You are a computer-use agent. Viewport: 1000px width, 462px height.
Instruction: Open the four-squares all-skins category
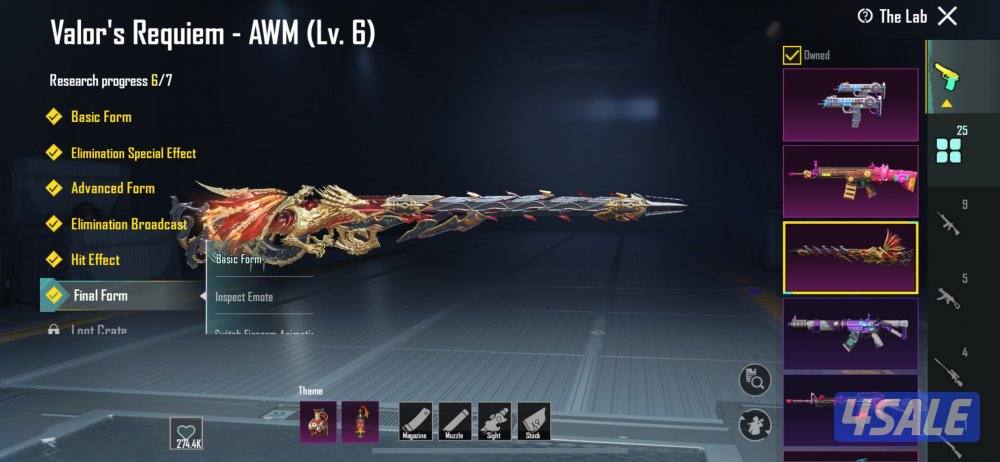pyautogui.click(x=948, y=151)
